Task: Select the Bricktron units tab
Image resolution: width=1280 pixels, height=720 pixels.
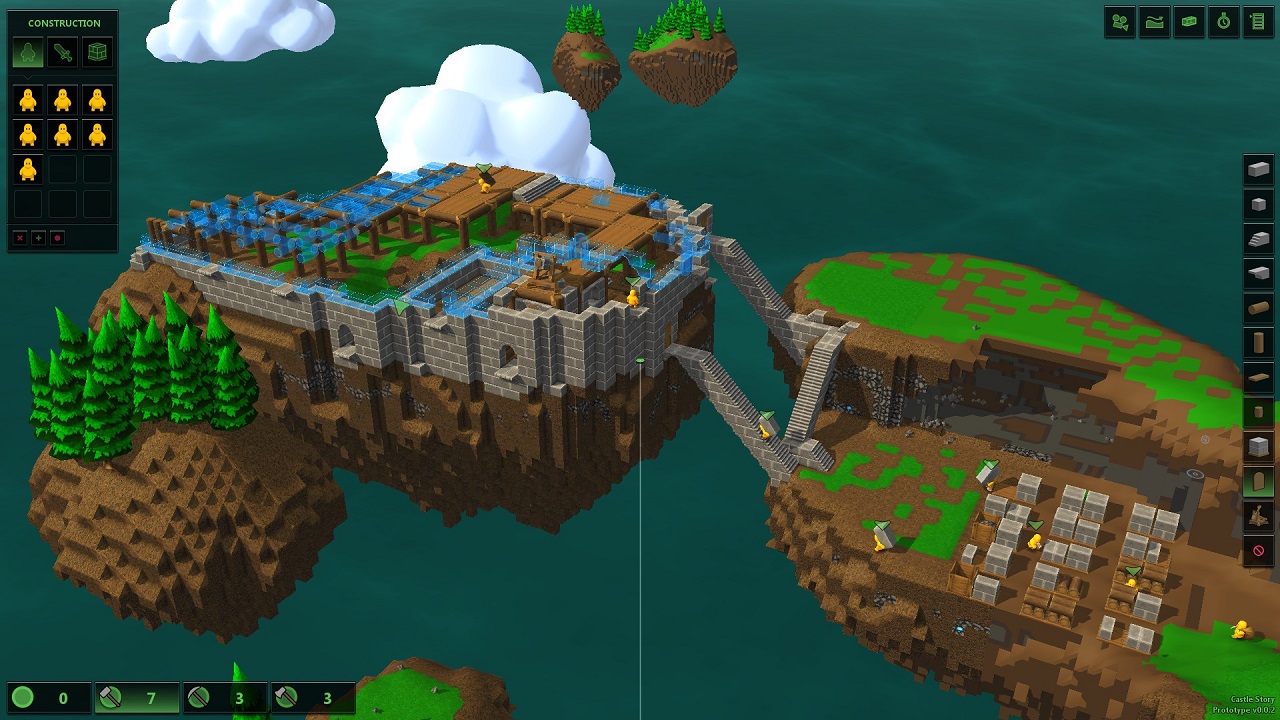Action: (28, 52)
